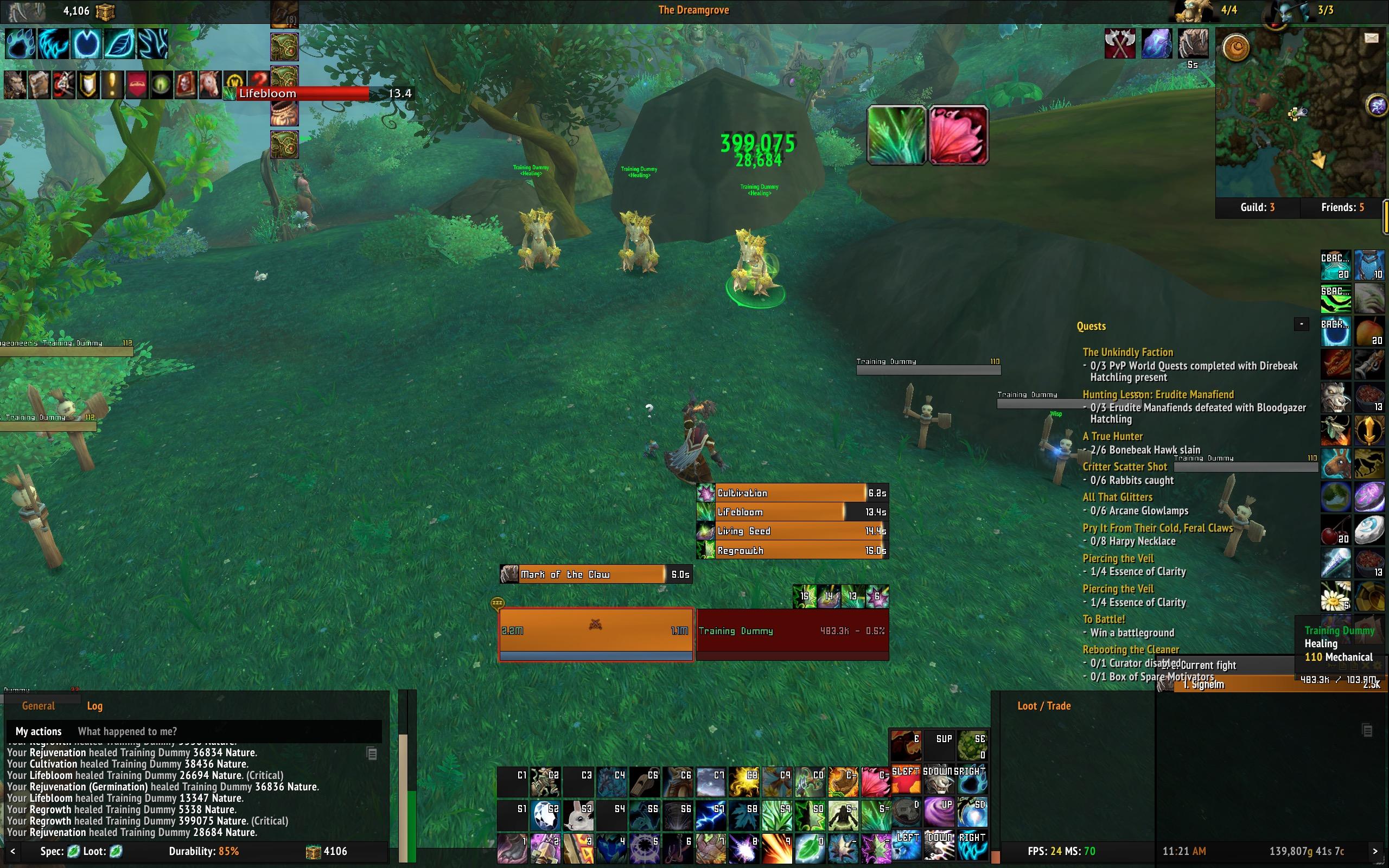Open the "Critter Scatter Shot" quest entry
Screen dimensions: 1389x868
1124,467
